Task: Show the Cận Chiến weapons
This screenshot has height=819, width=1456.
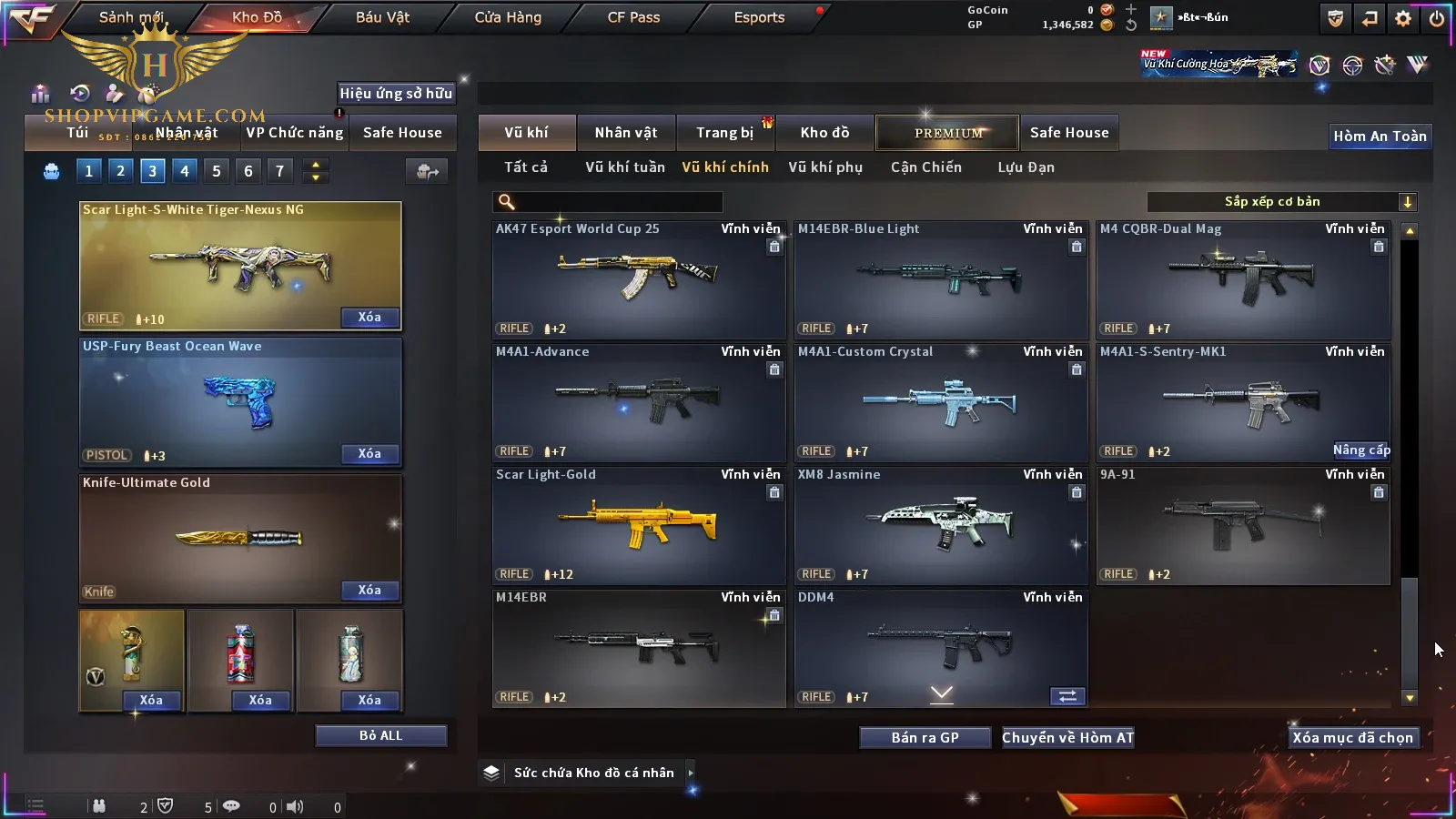Action: click(x=925, y=167)
